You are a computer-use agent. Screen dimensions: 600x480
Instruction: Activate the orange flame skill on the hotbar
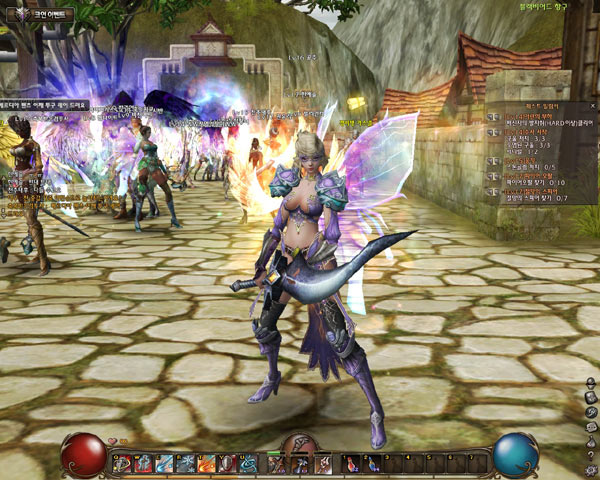(205, 463)
